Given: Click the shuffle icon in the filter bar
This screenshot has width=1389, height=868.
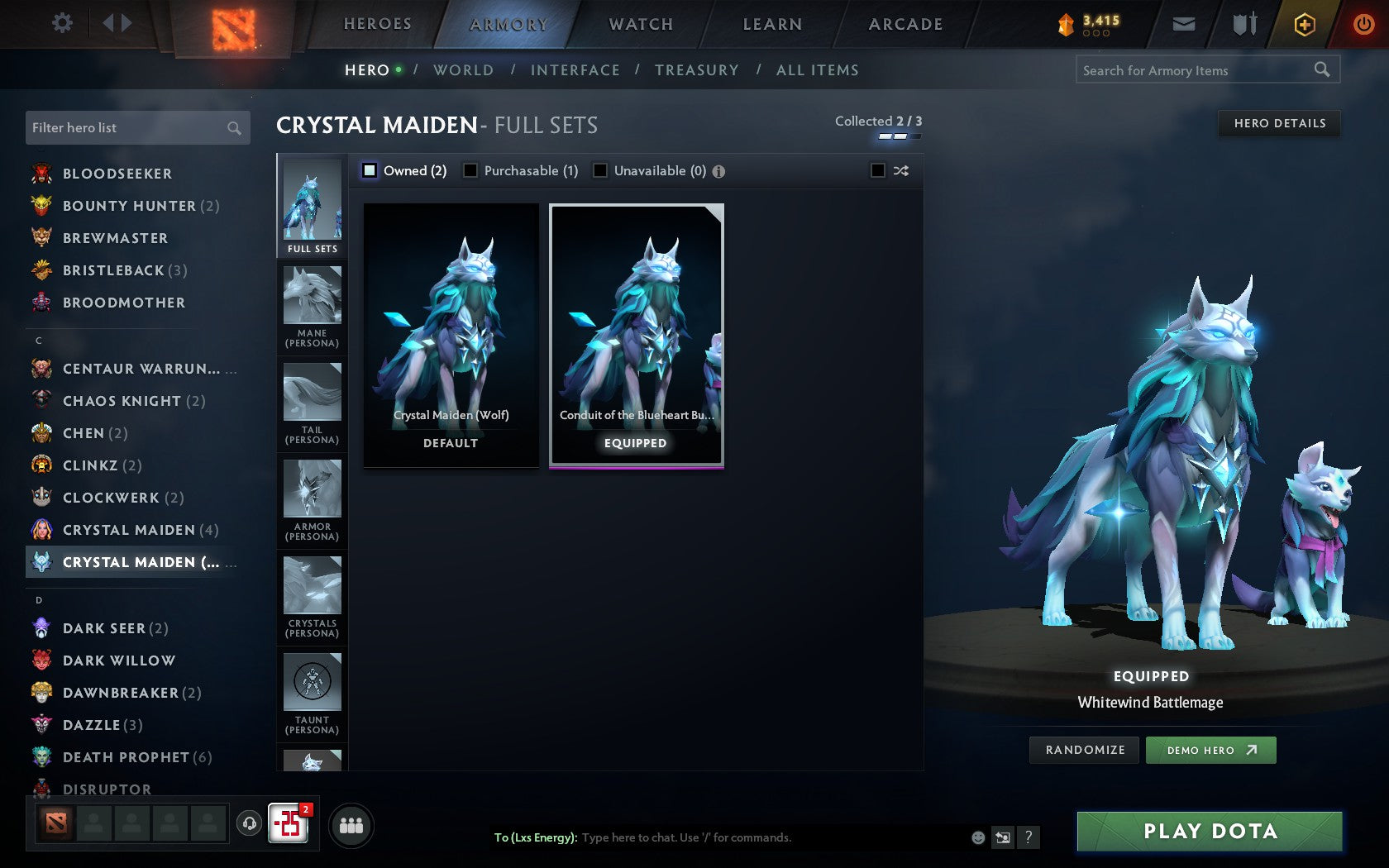Looking at the screenshot, I should tap(900, 170).
